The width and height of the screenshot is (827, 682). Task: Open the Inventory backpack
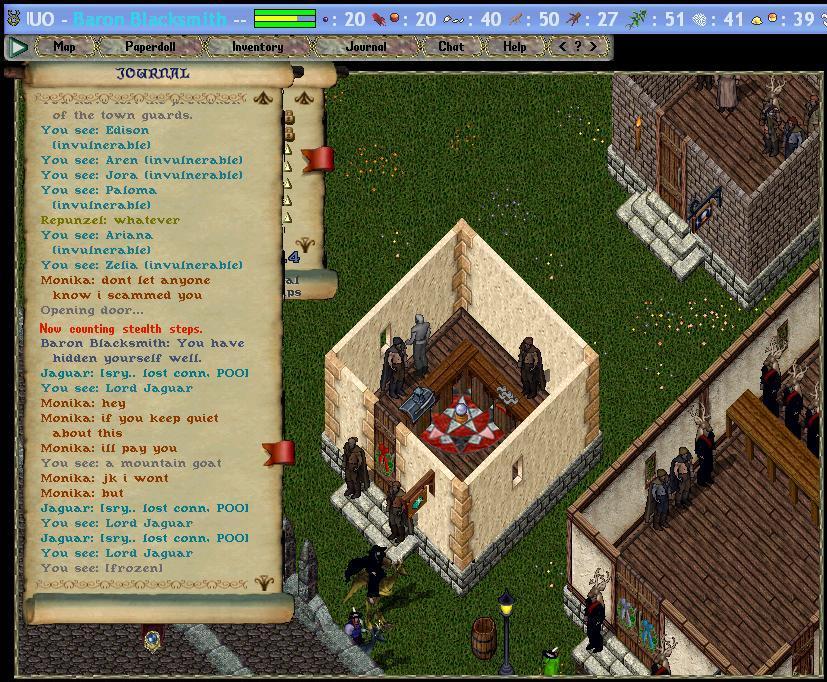(x=257, y=46)
